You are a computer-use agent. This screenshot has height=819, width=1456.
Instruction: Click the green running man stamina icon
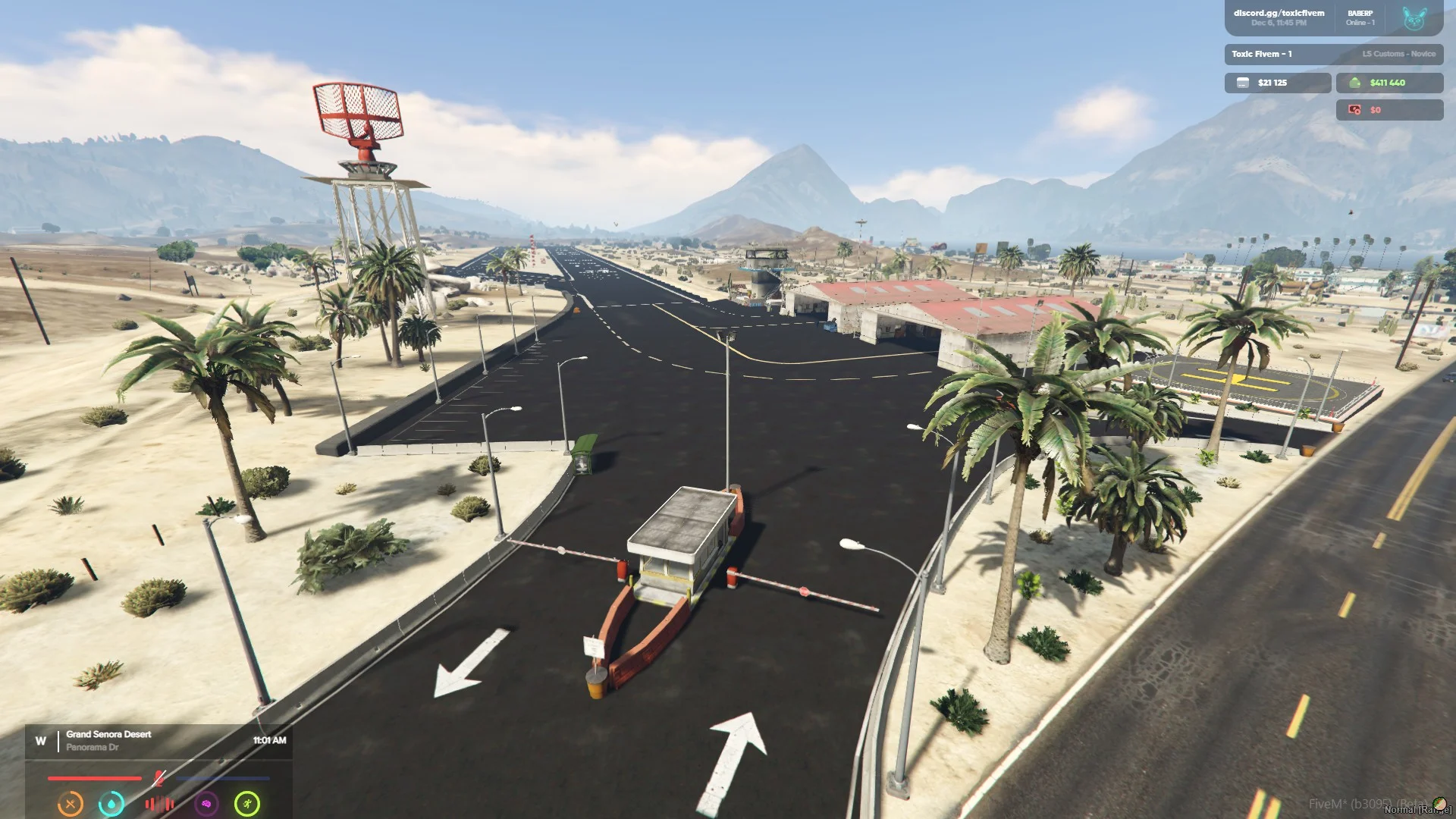point(247,803)
